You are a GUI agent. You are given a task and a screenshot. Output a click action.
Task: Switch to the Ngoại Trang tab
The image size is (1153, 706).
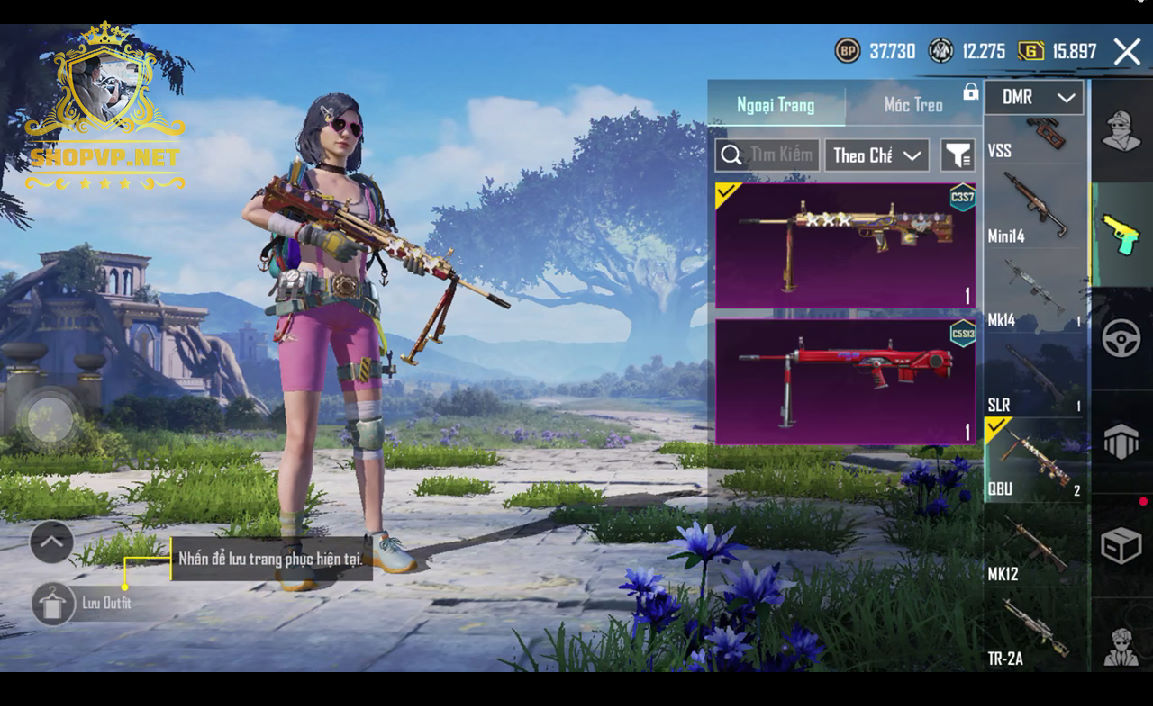776,105
